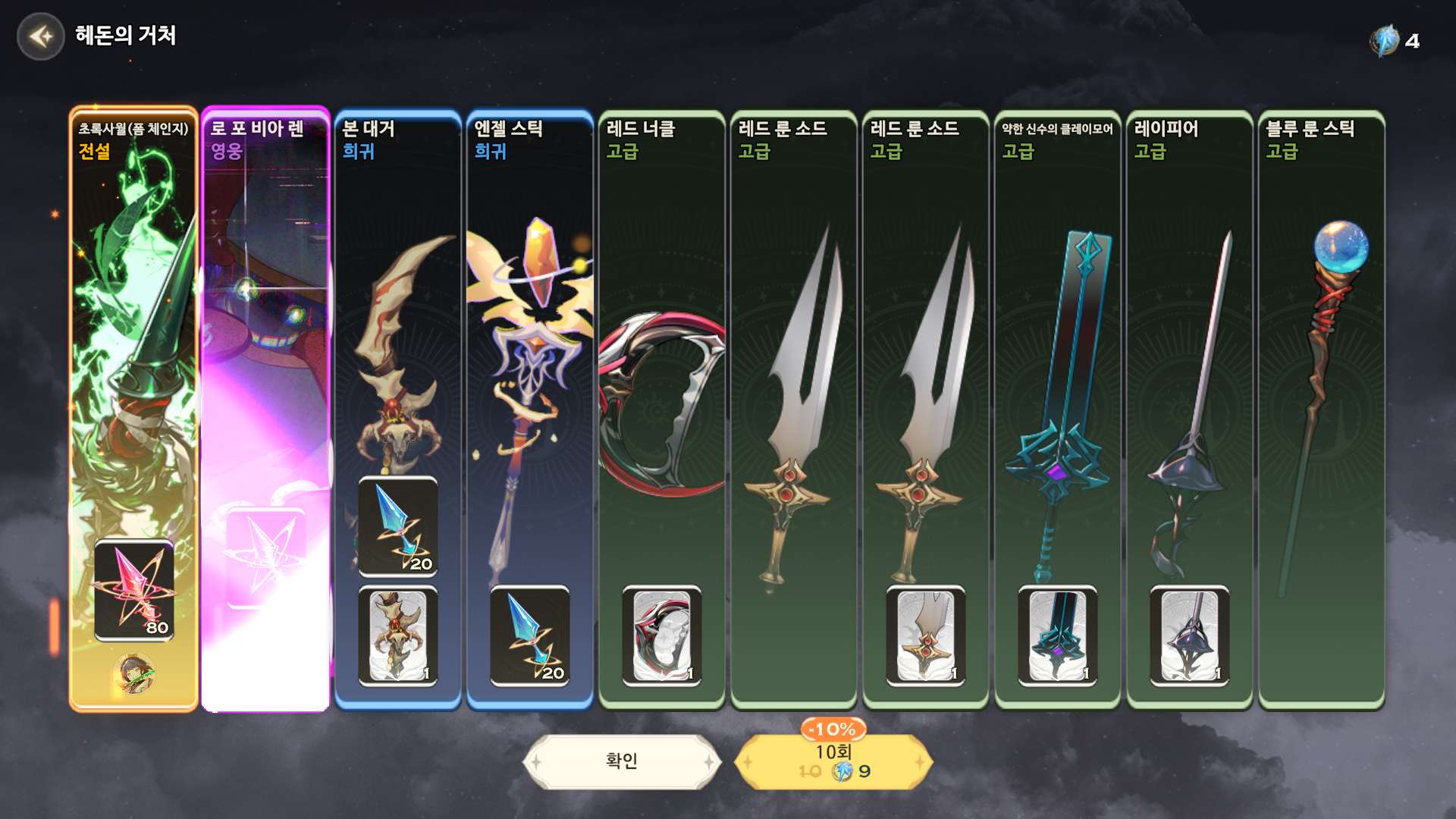
Task: Inspect the pink crystal 80 reward icon
Action: [x=134, y=590]
